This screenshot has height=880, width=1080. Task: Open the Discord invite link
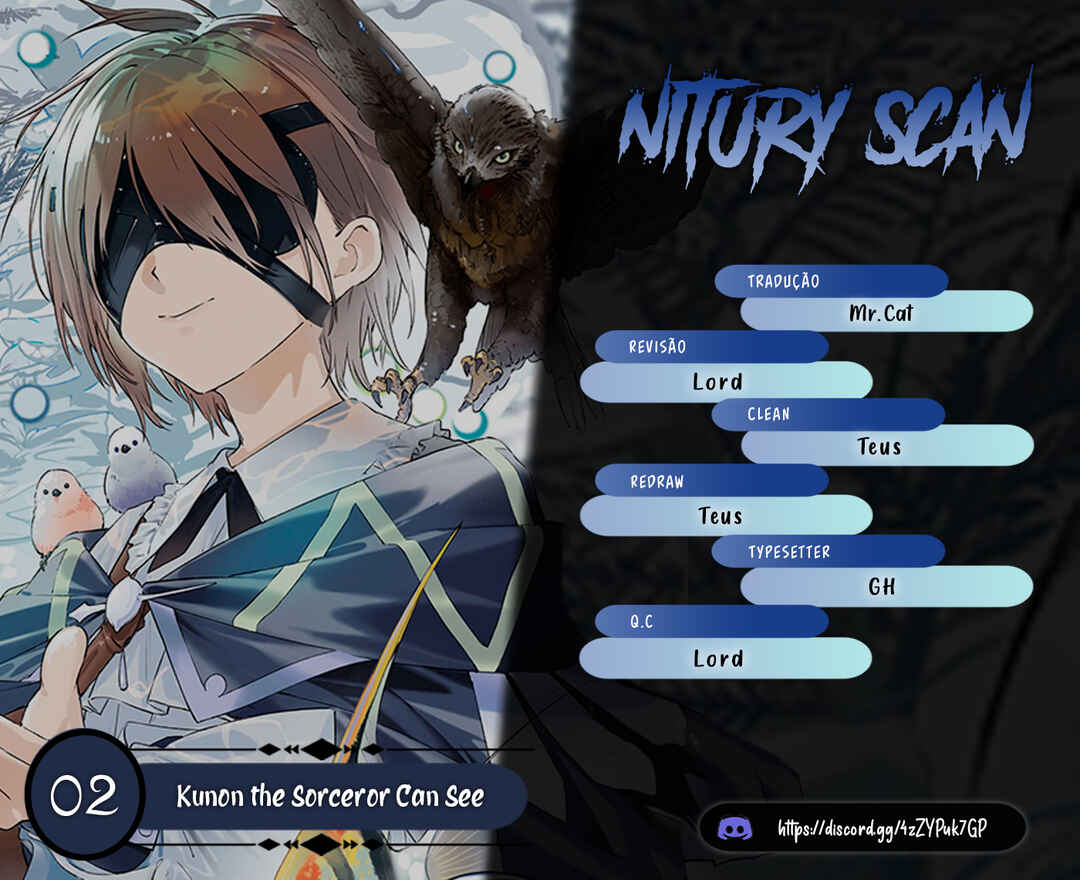(870, 828)
